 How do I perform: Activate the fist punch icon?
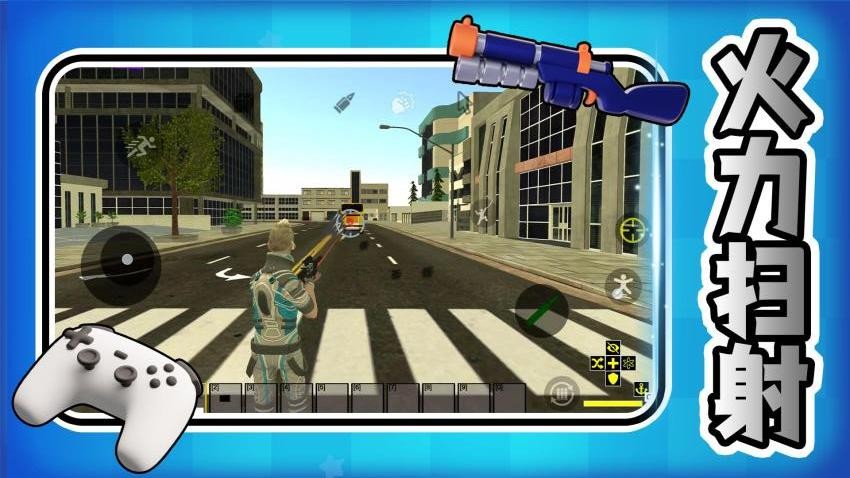tap(403, 100)
